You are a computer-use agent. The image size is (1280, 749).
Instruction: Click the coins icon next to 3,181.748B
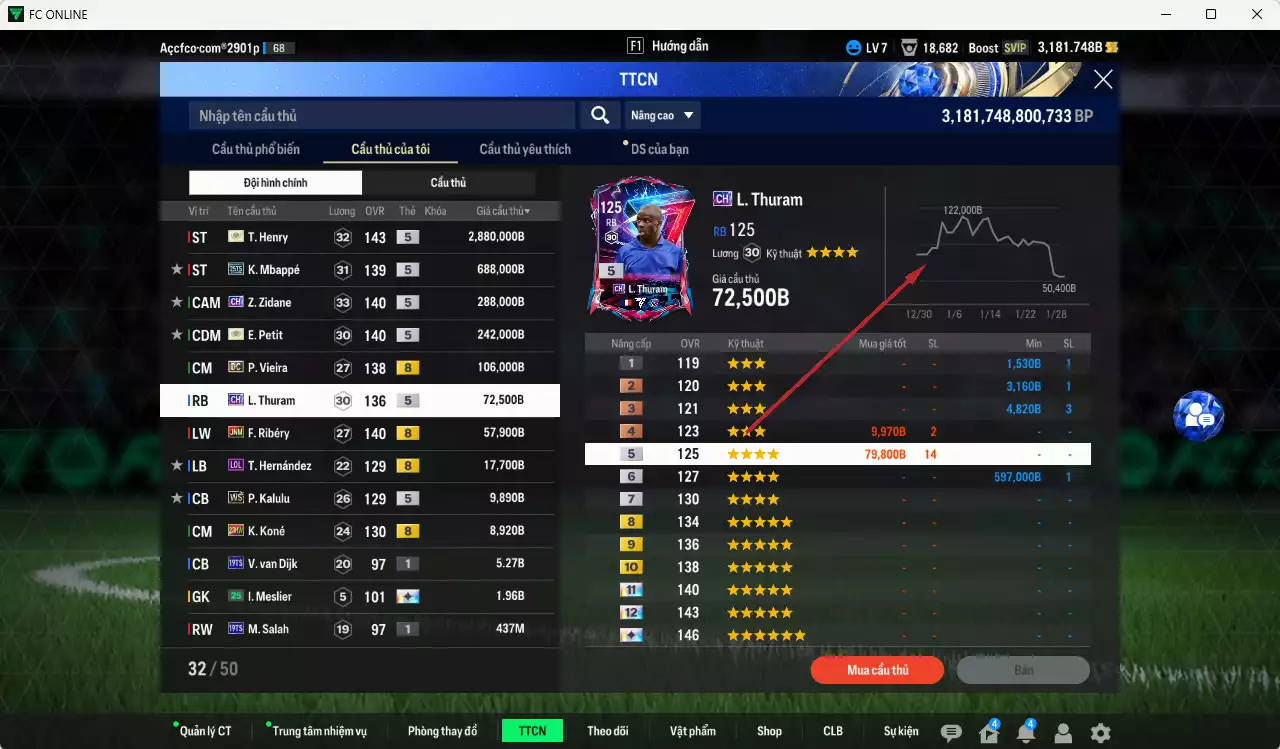[x=1113, y=47]
